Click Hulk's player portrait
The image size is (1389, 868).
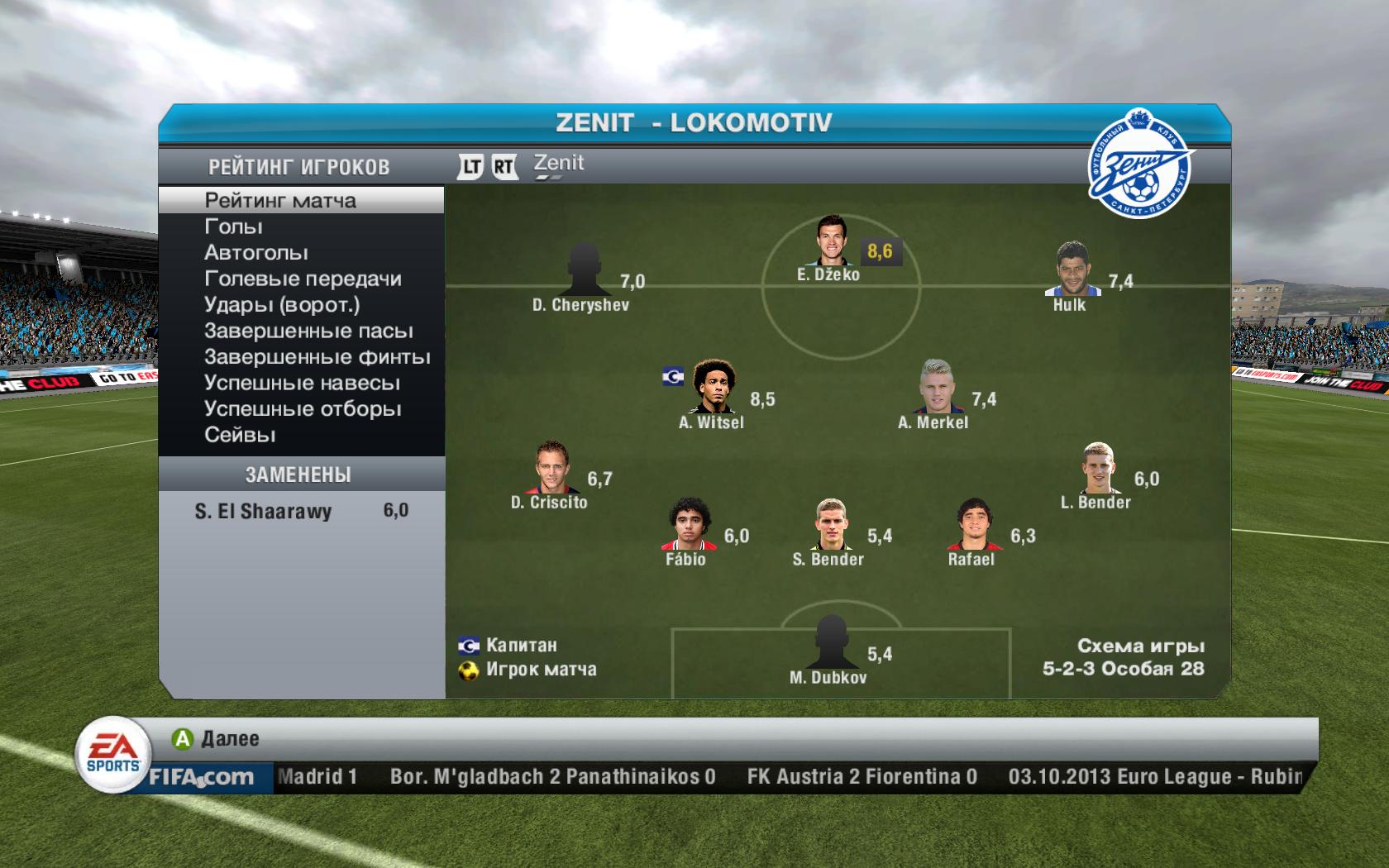[x=1071, y=269]
